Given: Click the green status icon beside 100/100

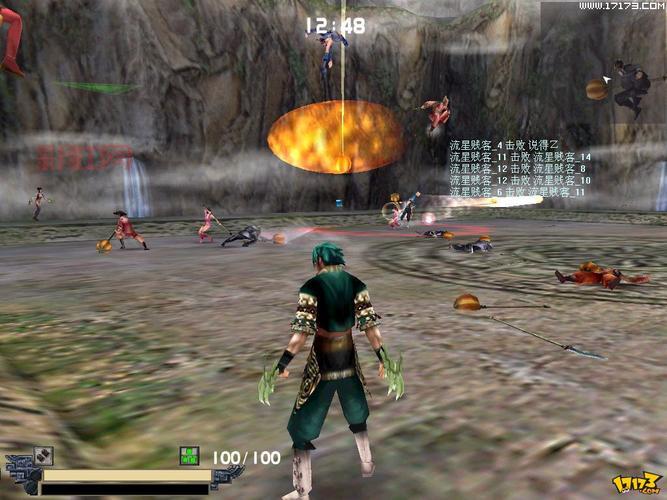Looking at the screenshot, I should pyautogui.click(x=189, y=456).
